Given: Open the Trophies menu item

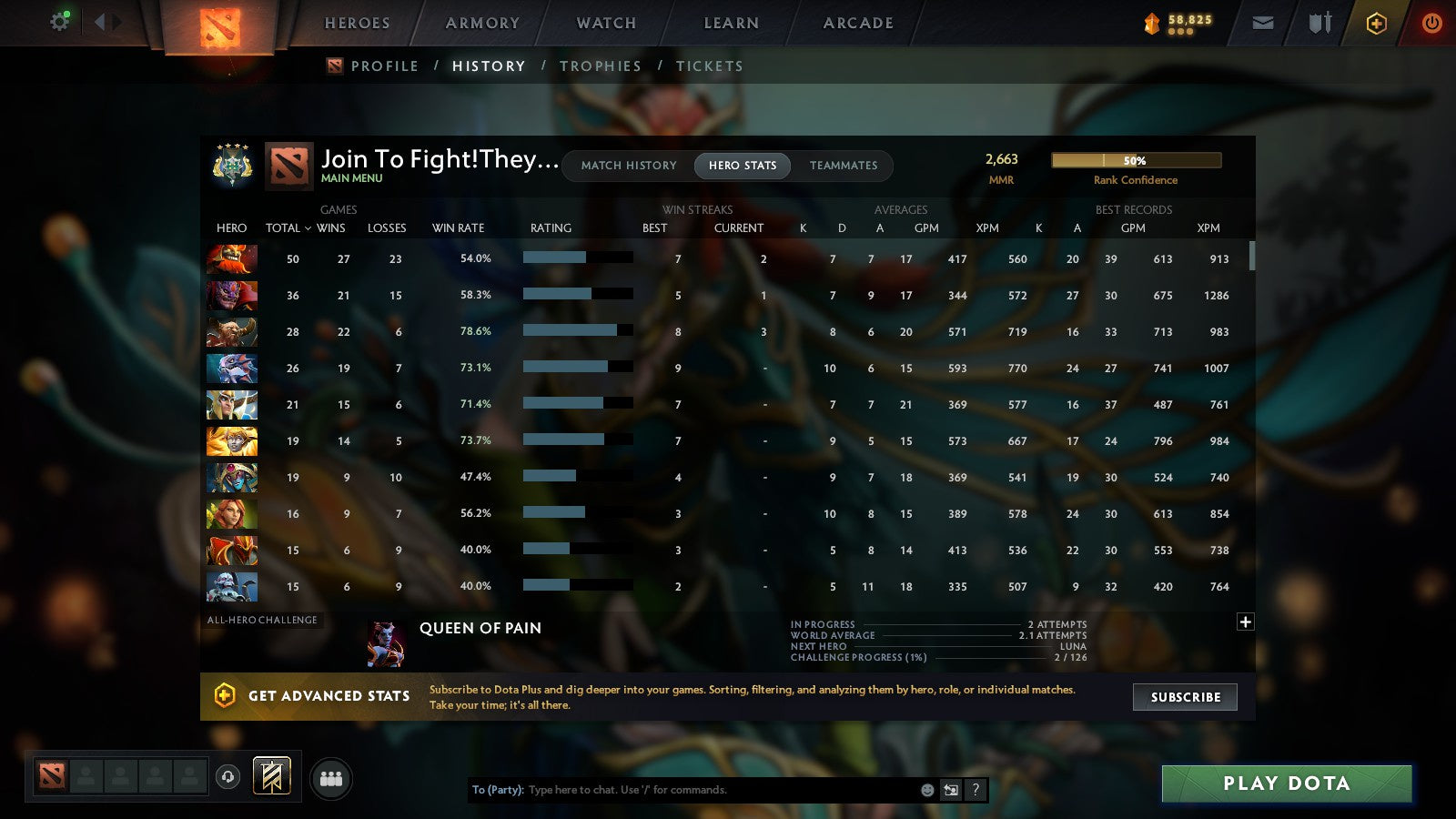Looking at the screenshot, I should [601, 66].
